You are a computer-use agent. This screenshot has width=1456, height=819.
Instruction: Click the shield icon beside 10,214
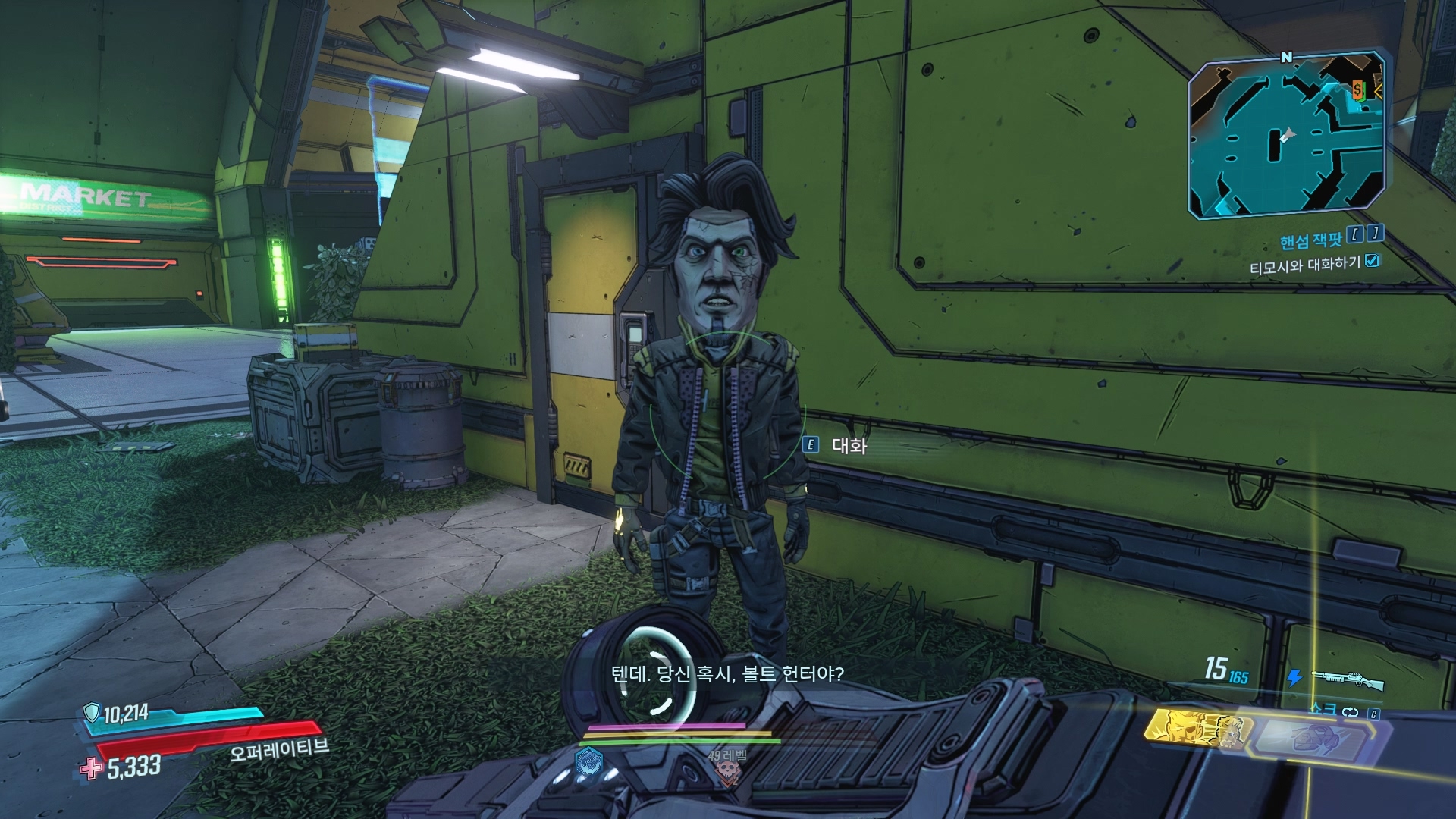[x=92, y=712]
